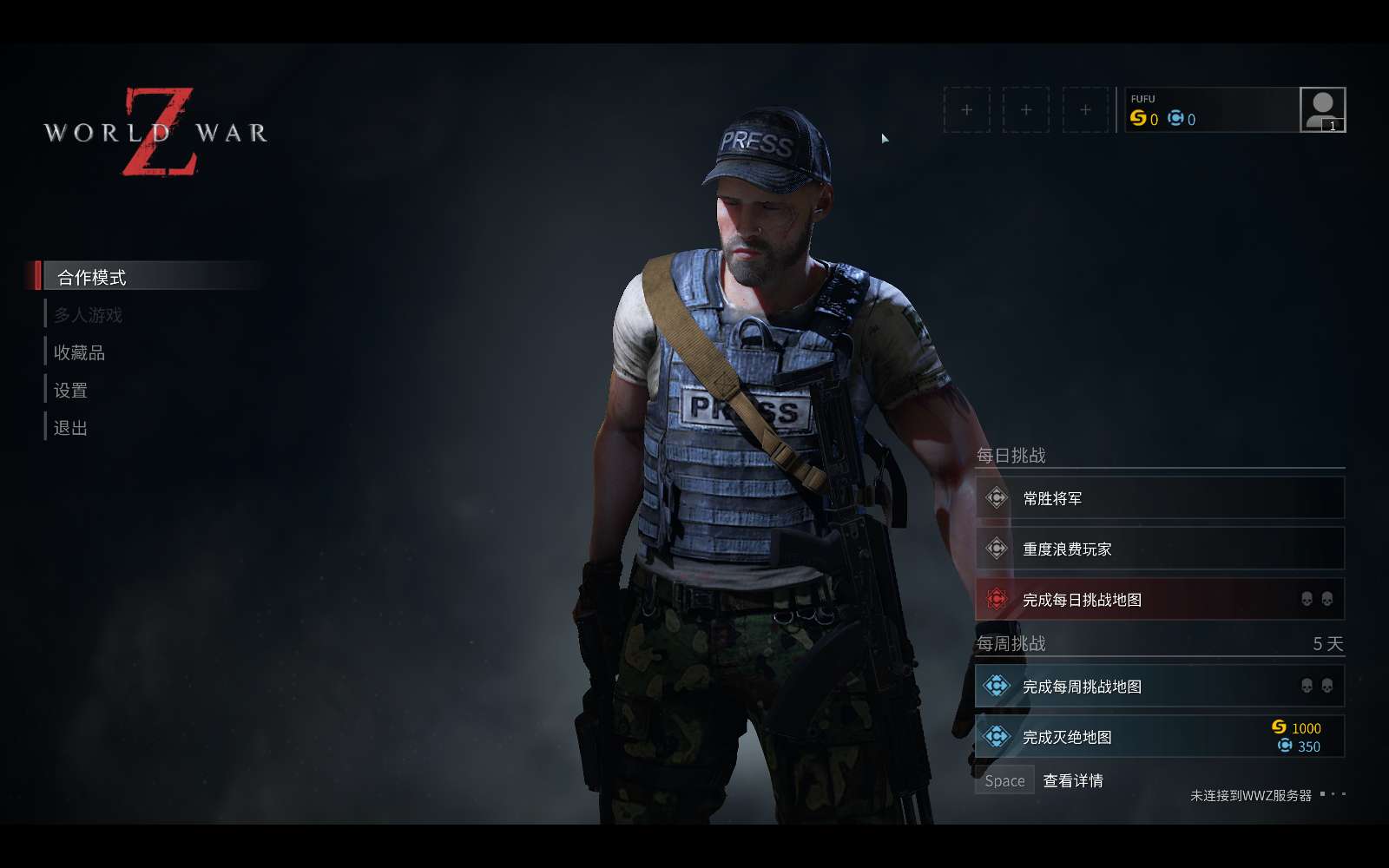Viewport: 1389px width, 868px height.
Task: Open the 完成每周挑战地图 weekly challenge
Action: point(1159,687)
